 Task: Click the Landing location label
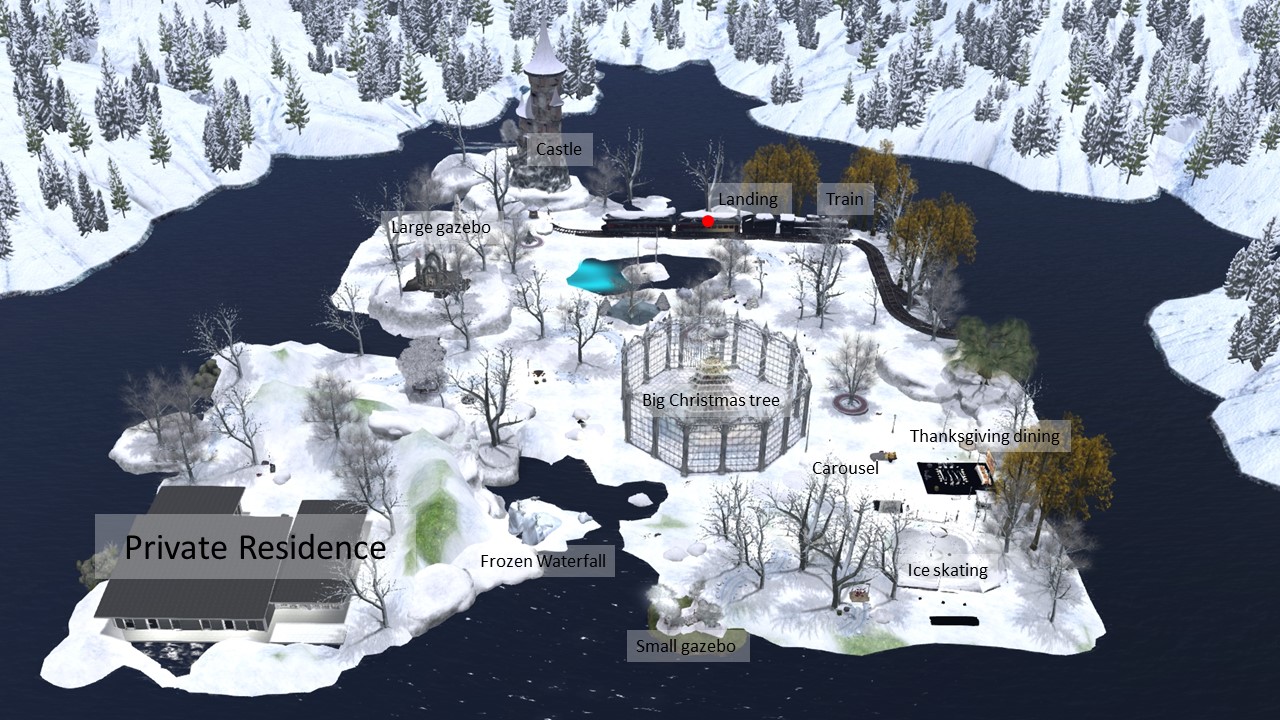click(748, 199)
